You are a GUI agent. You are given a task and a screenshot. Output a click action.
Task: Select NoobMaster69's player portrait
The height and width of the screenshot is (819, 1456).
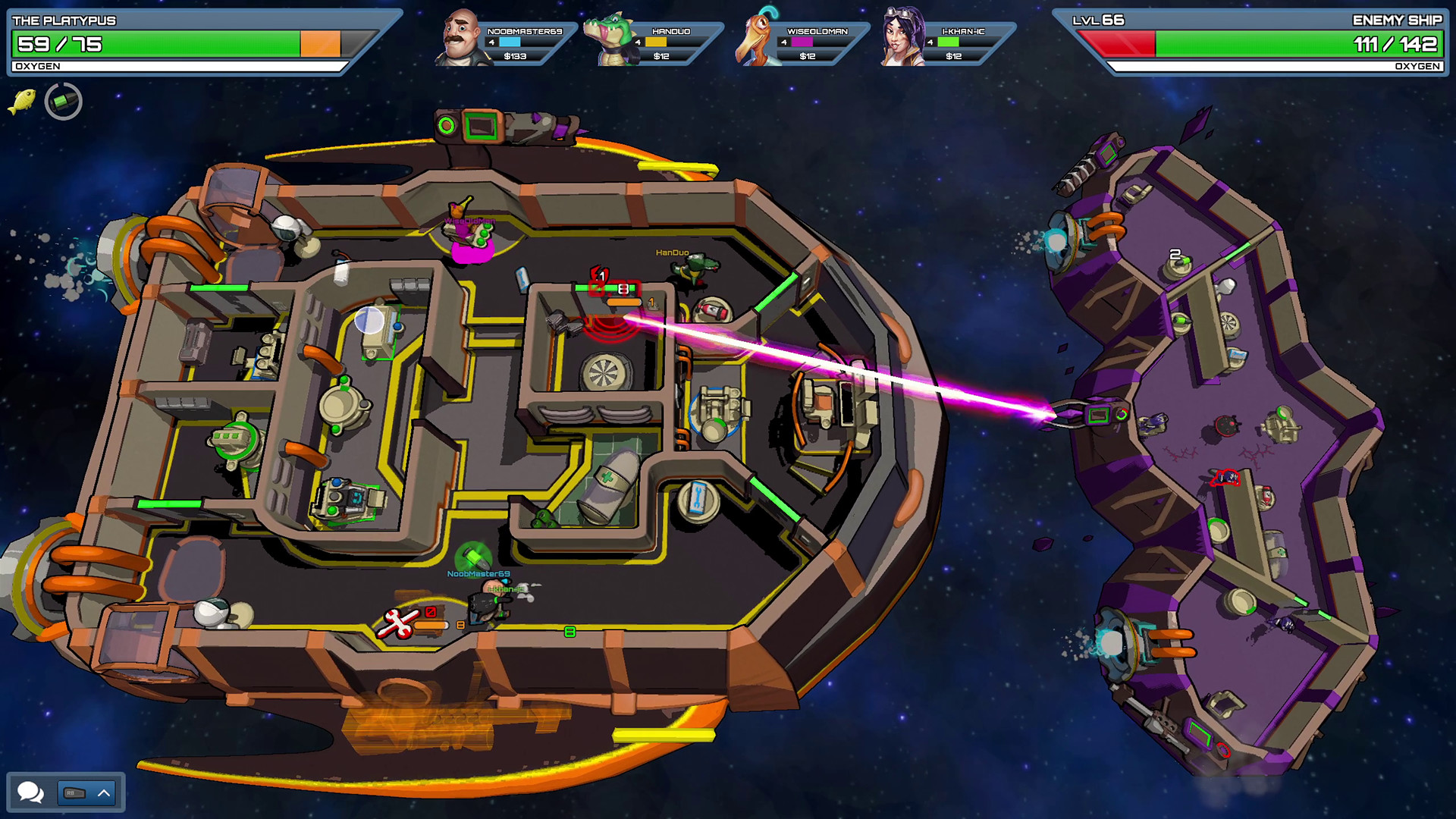pyautogui.click(x=462, y=39)
